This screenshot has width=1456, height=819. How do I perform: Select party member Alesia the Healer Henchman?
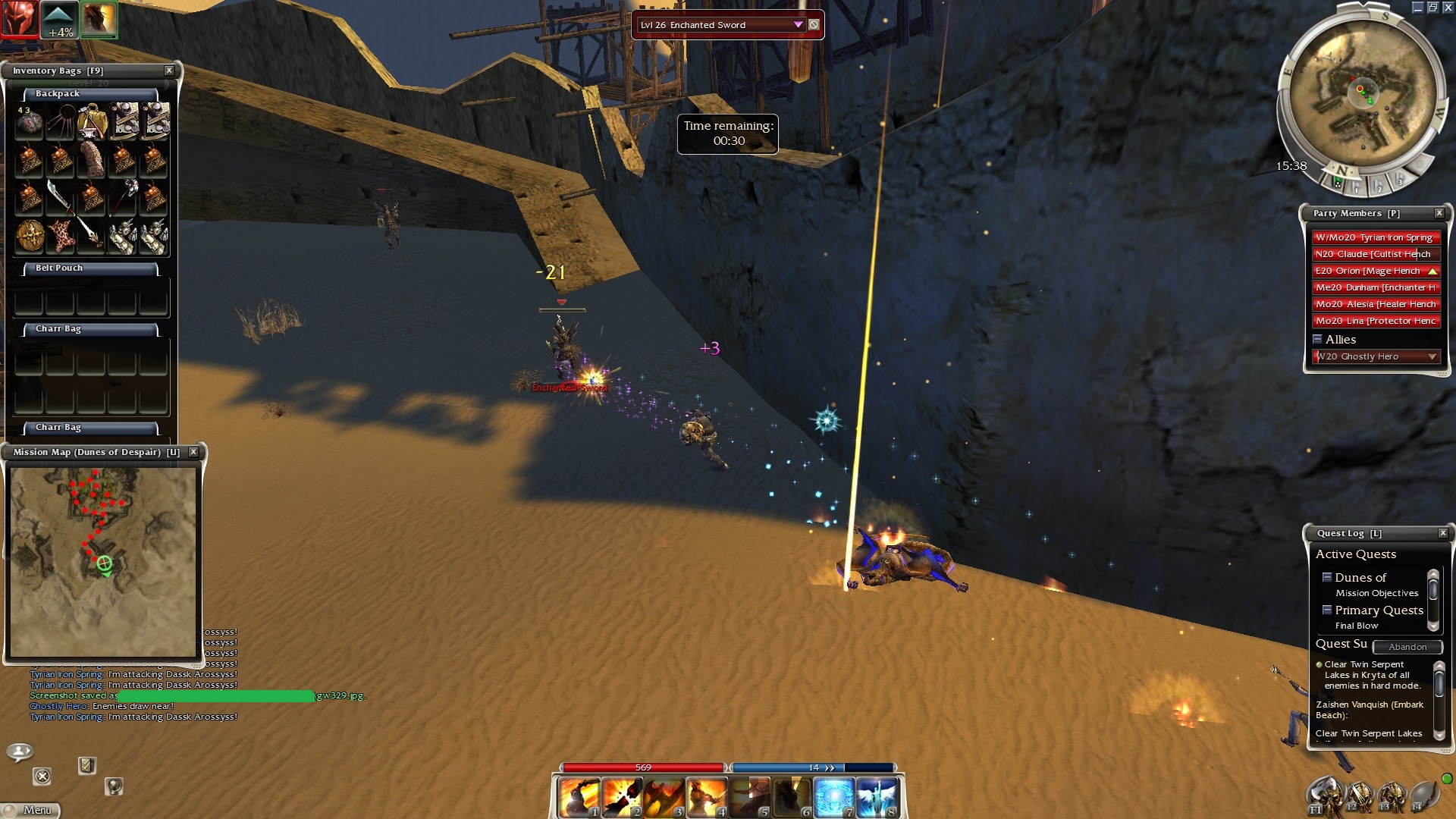coord(1376,304)
